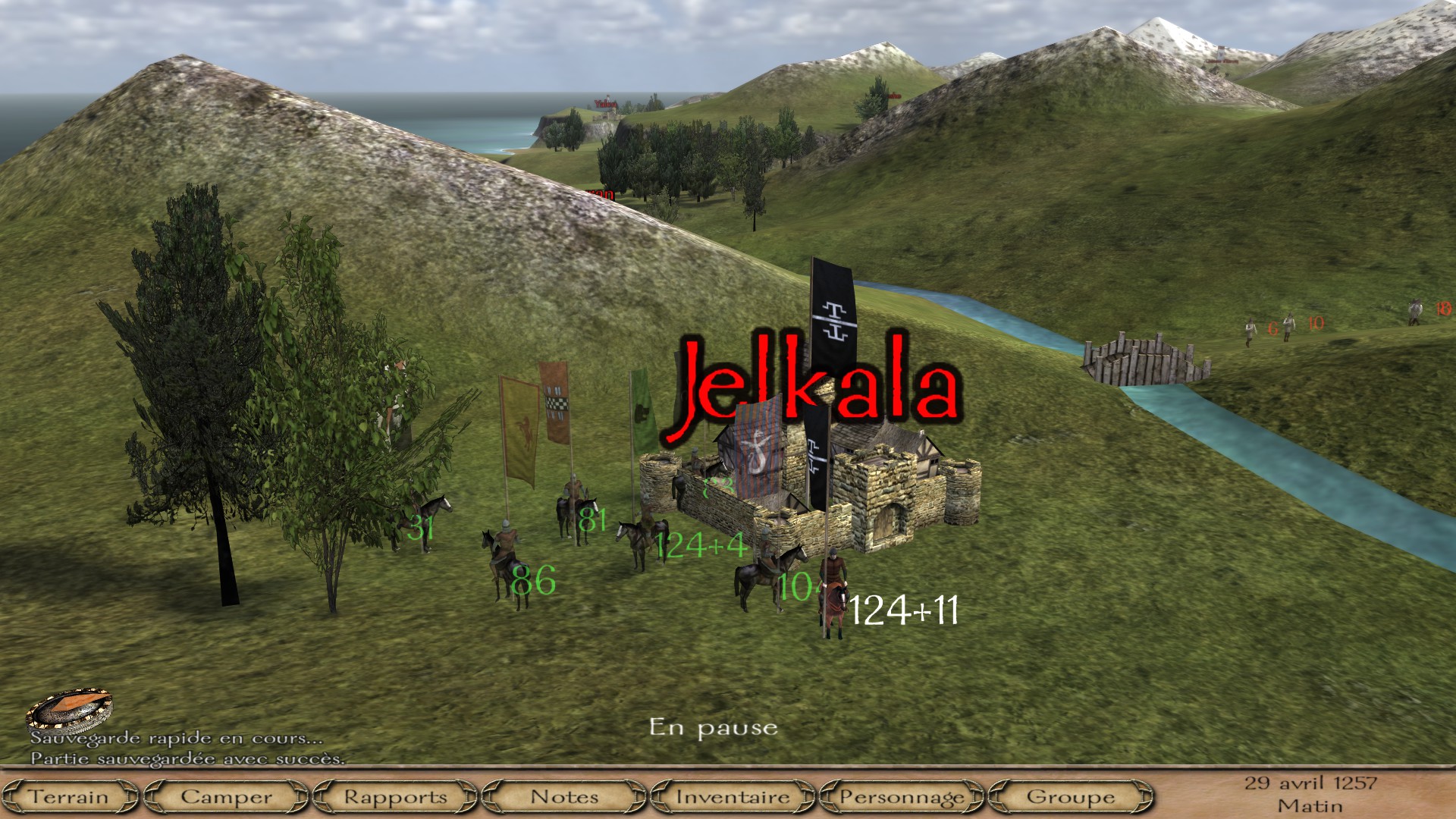Open the Inventaire
Image resolution: width=1456 pixels, height=819 pixels.
click(x=733, y=797)
